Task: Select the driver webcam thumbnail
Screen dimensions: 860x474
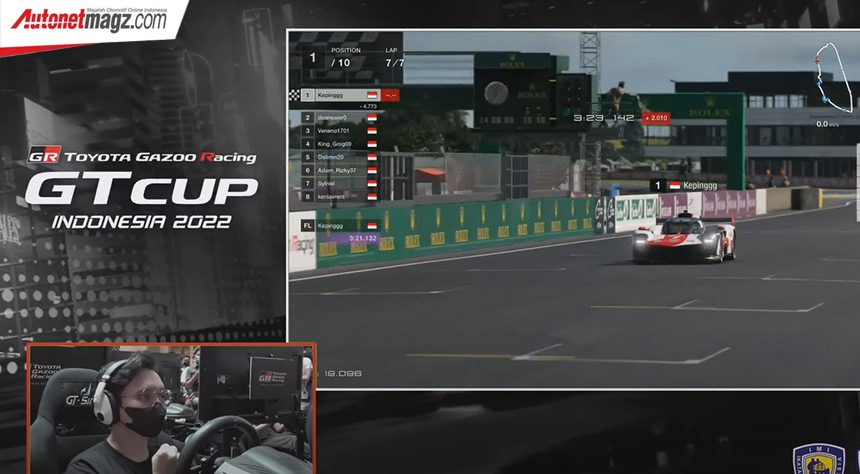Action: coord(171,409)
